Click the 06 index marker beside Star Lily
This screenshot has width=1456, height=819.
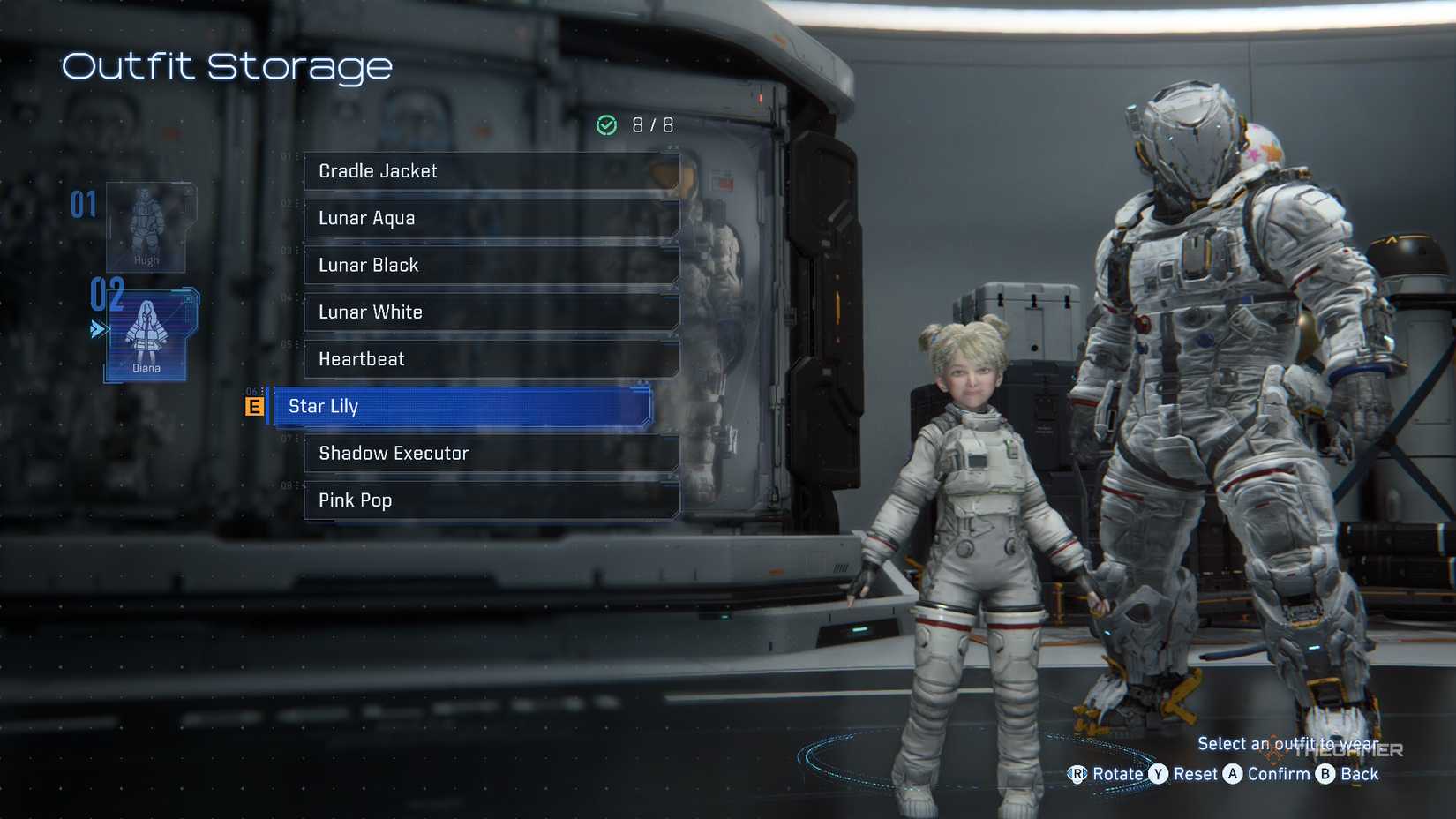(x=253, y=390)
